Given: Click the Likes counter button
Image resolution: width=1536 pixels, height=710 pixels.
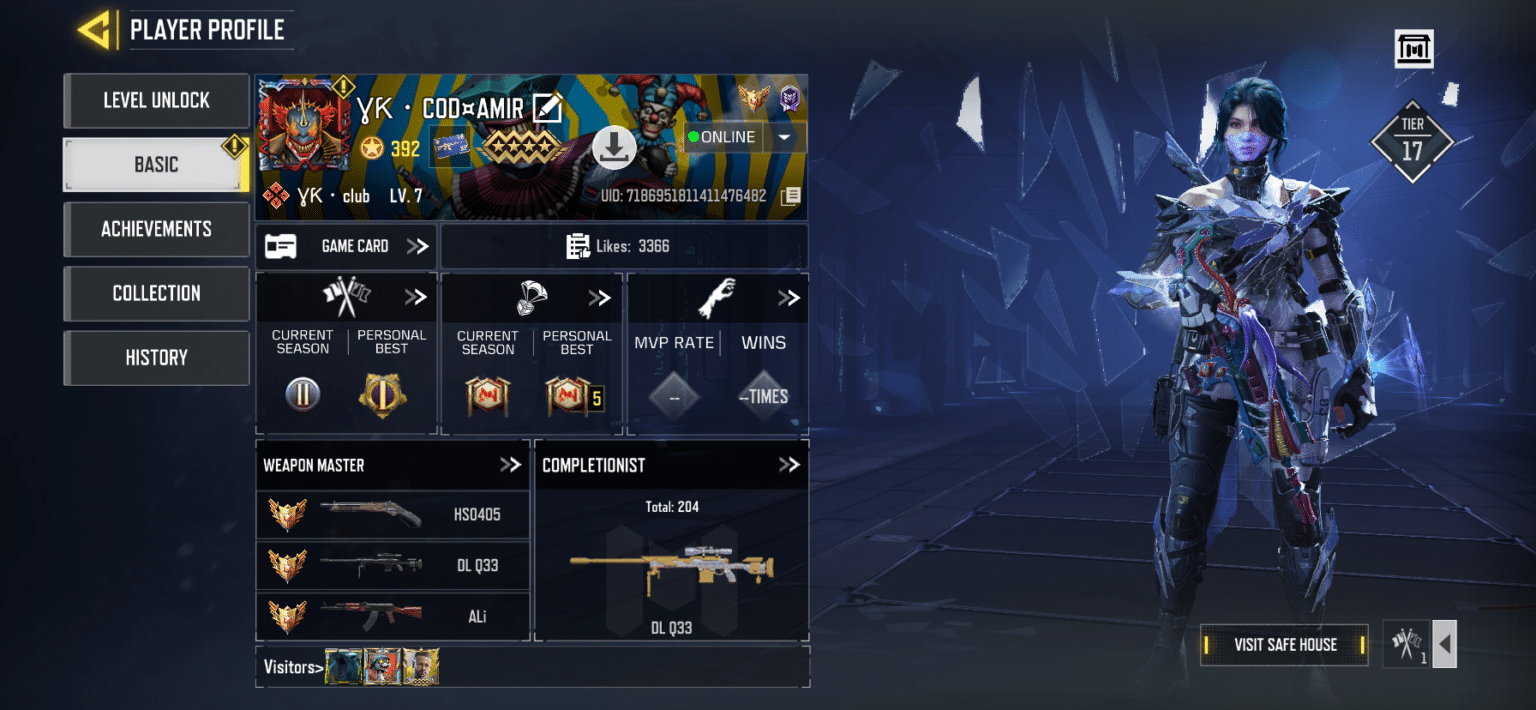Looking at the screenshot, I should [x=624, y=246].
